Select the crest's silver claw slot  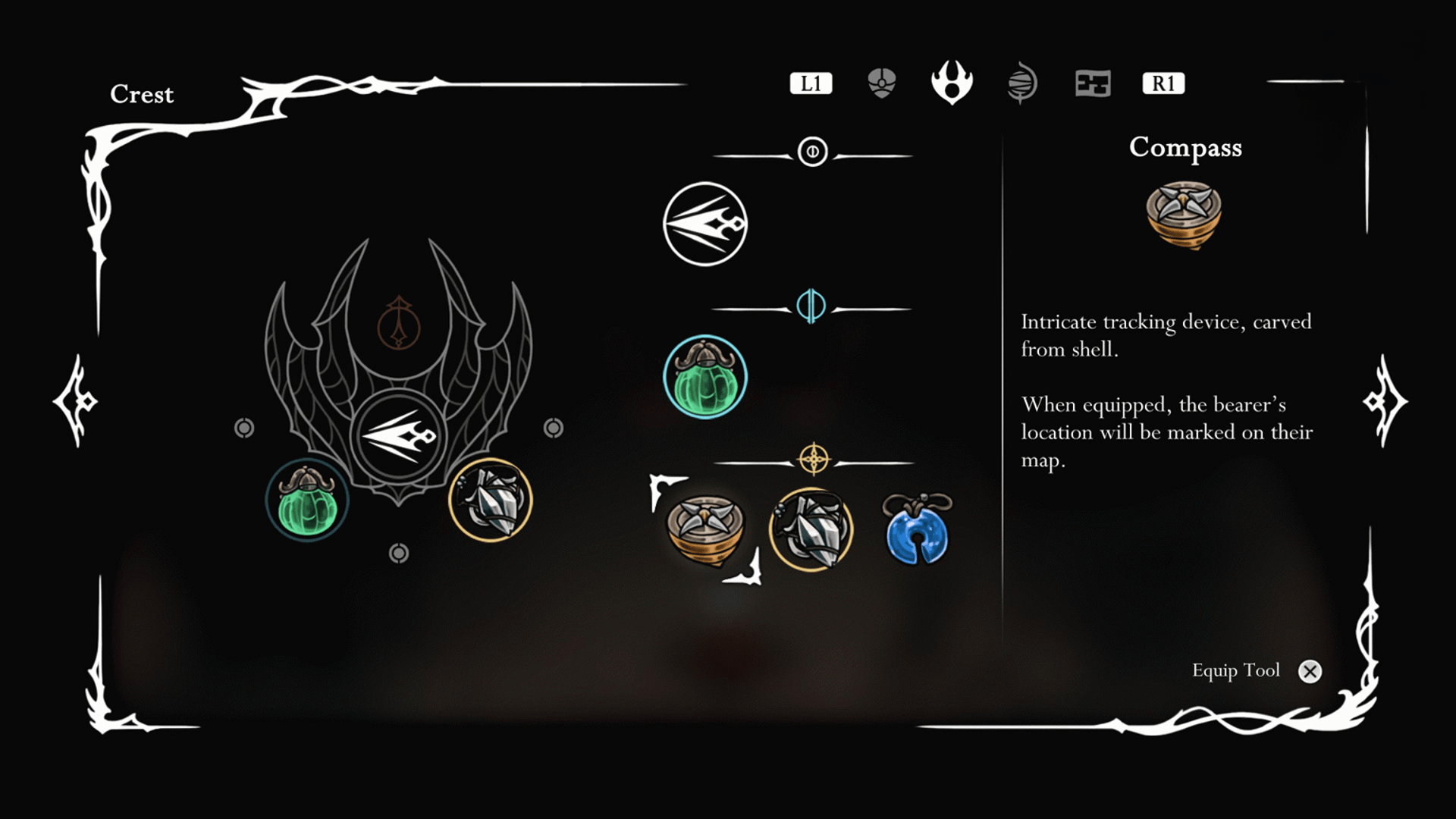(x=491, y=500)
